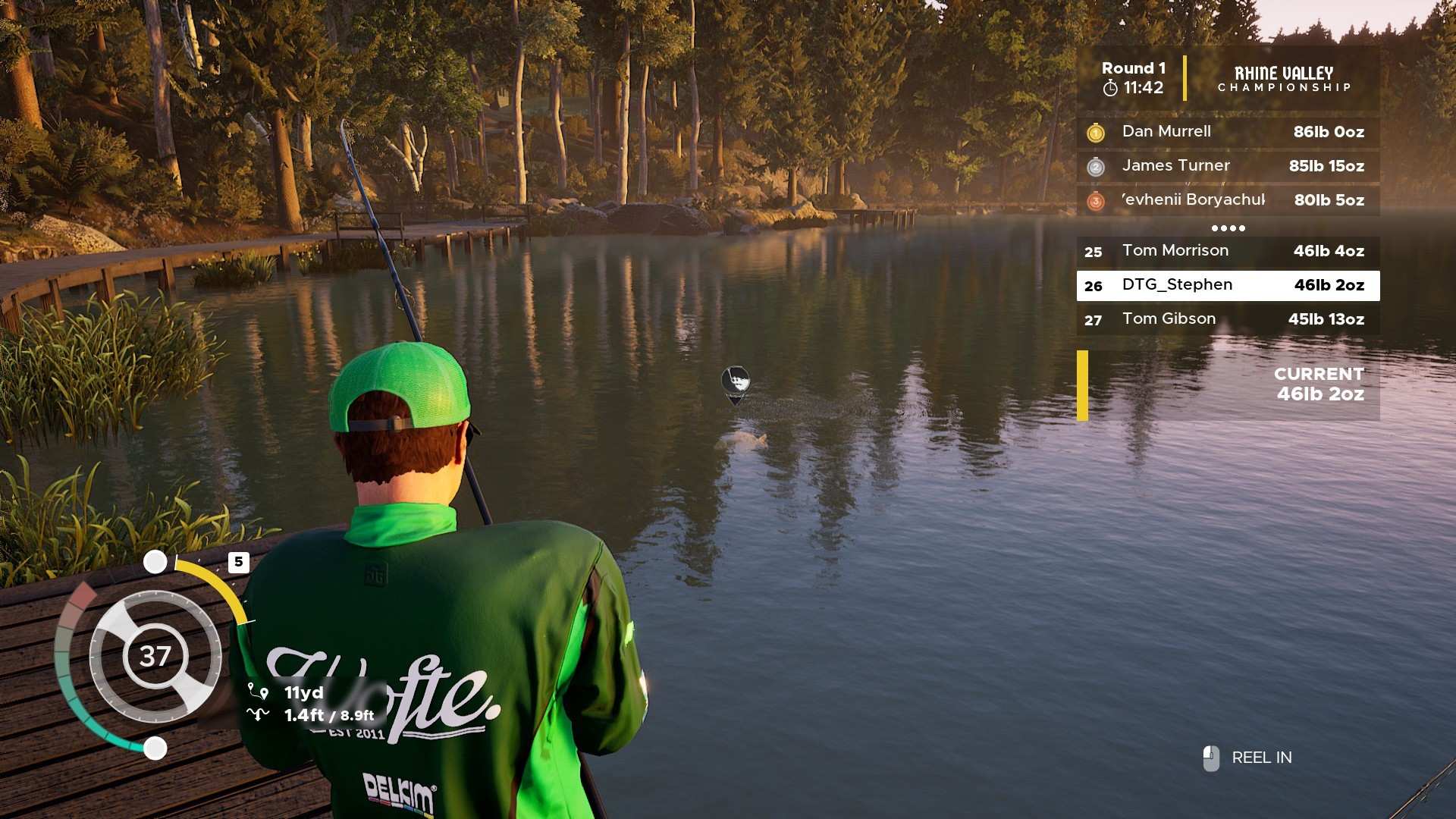Click the CURRENT 46lb 2oz weight display
The image size is (1456, 819).
(1319, 384)
